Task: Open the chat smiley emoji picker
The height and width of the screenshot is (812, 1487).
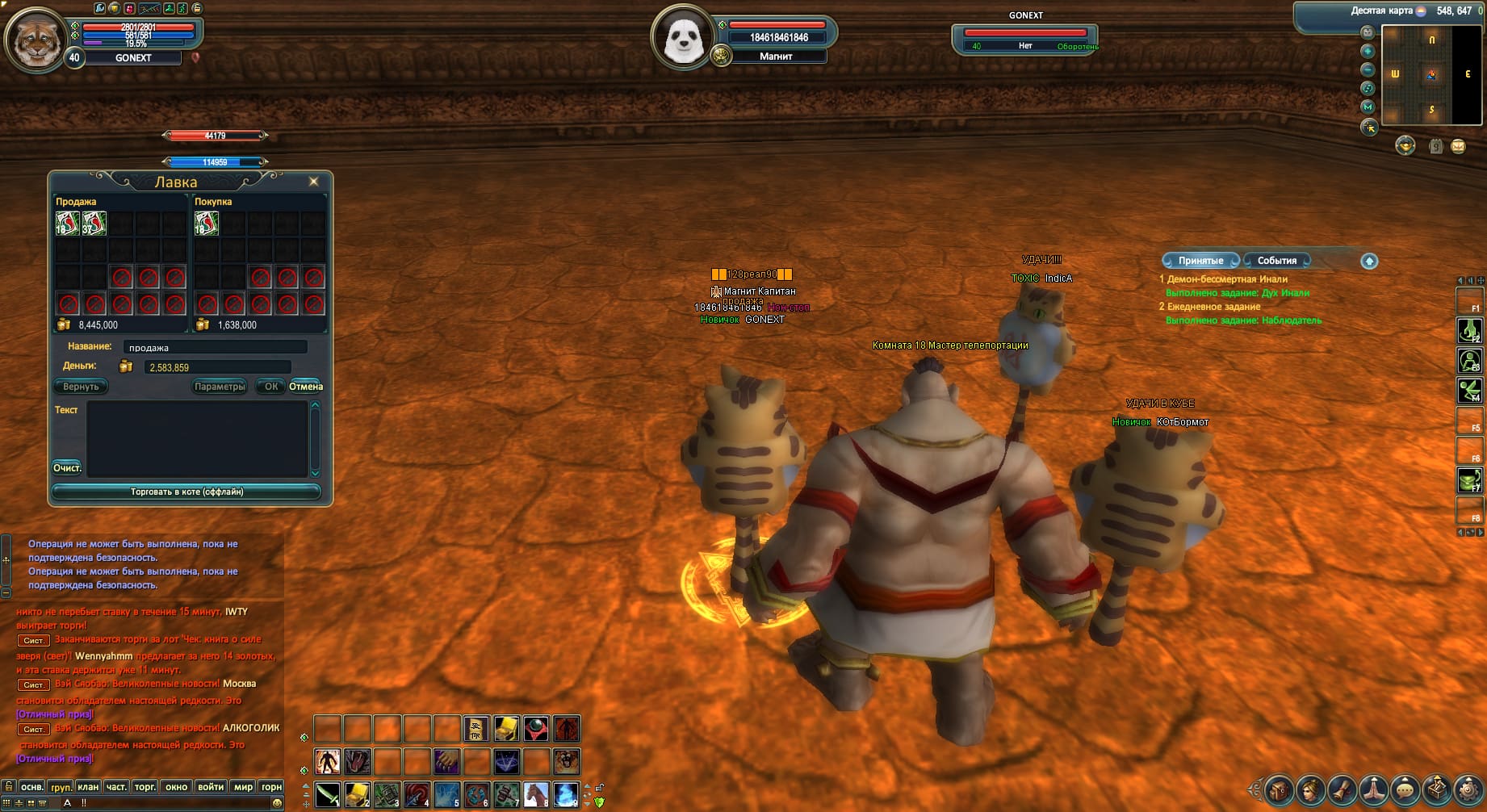Action: click(x=278, y=803)
